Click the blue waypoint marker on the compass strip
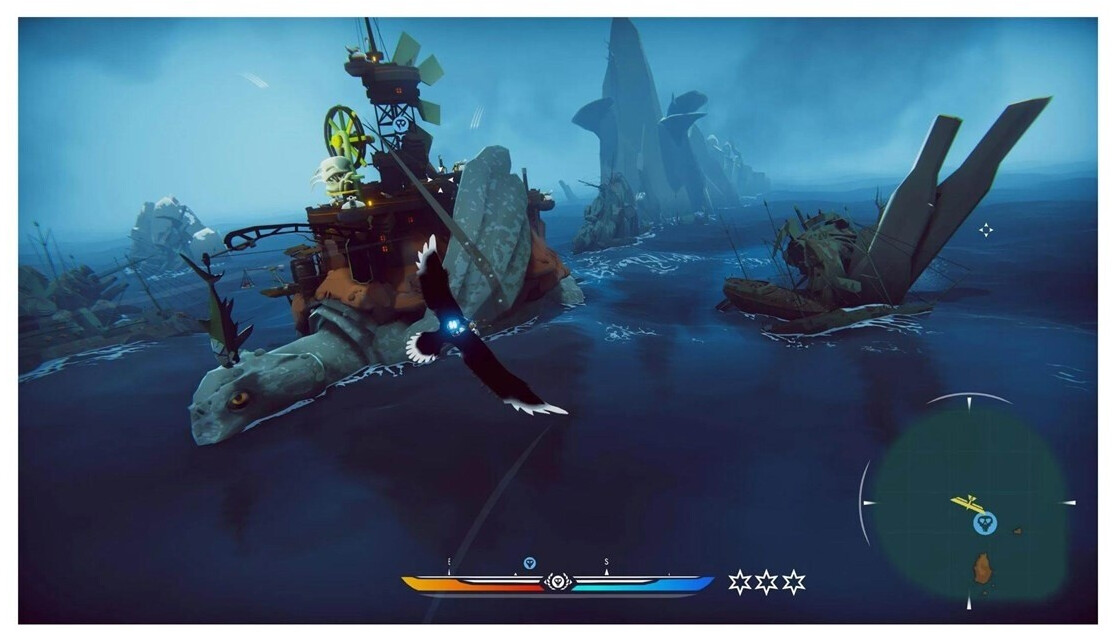1112x632 pixels. [x=530, y=563]
